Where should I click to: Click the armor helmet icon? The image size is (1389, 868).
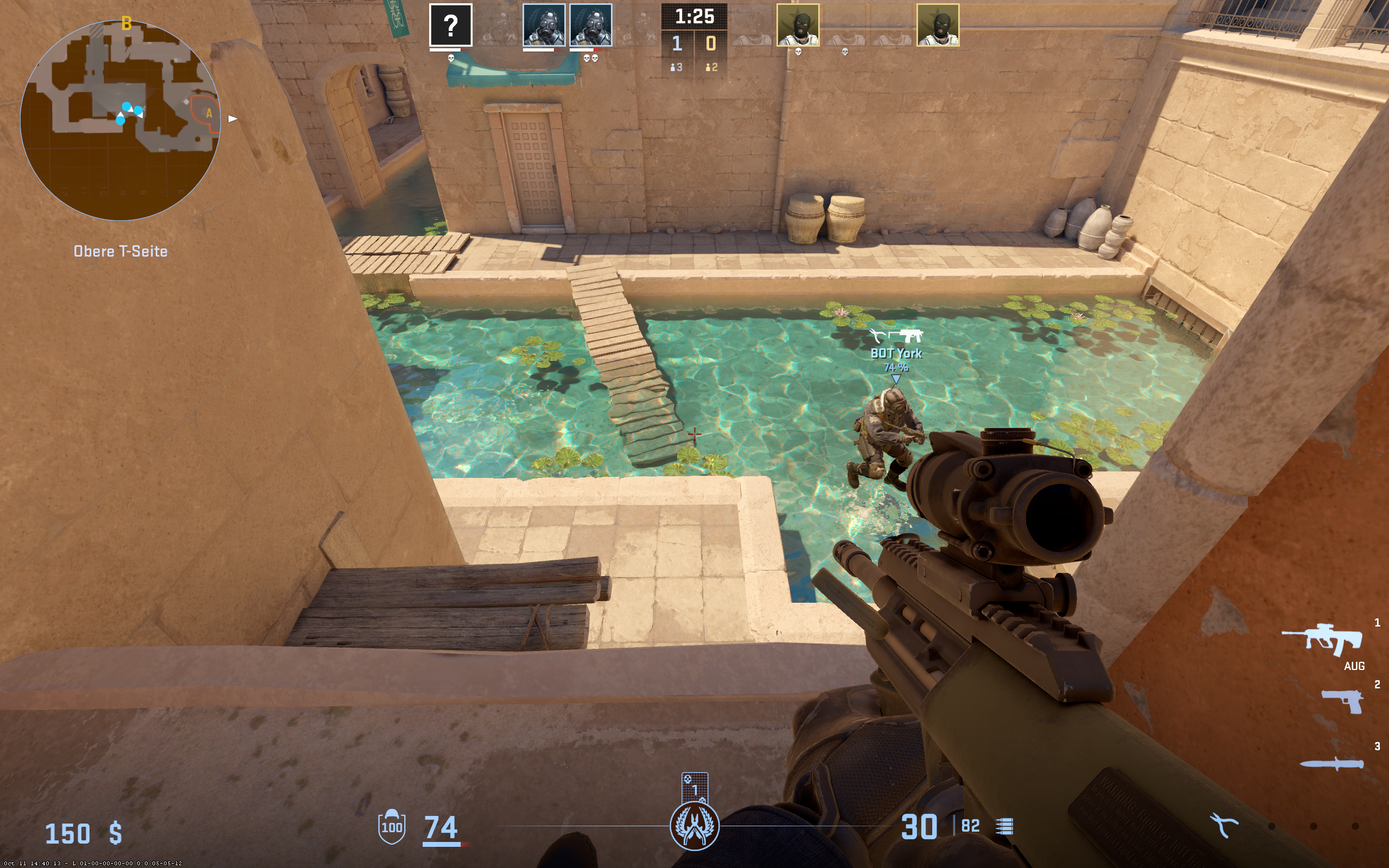tap(391, 826)
